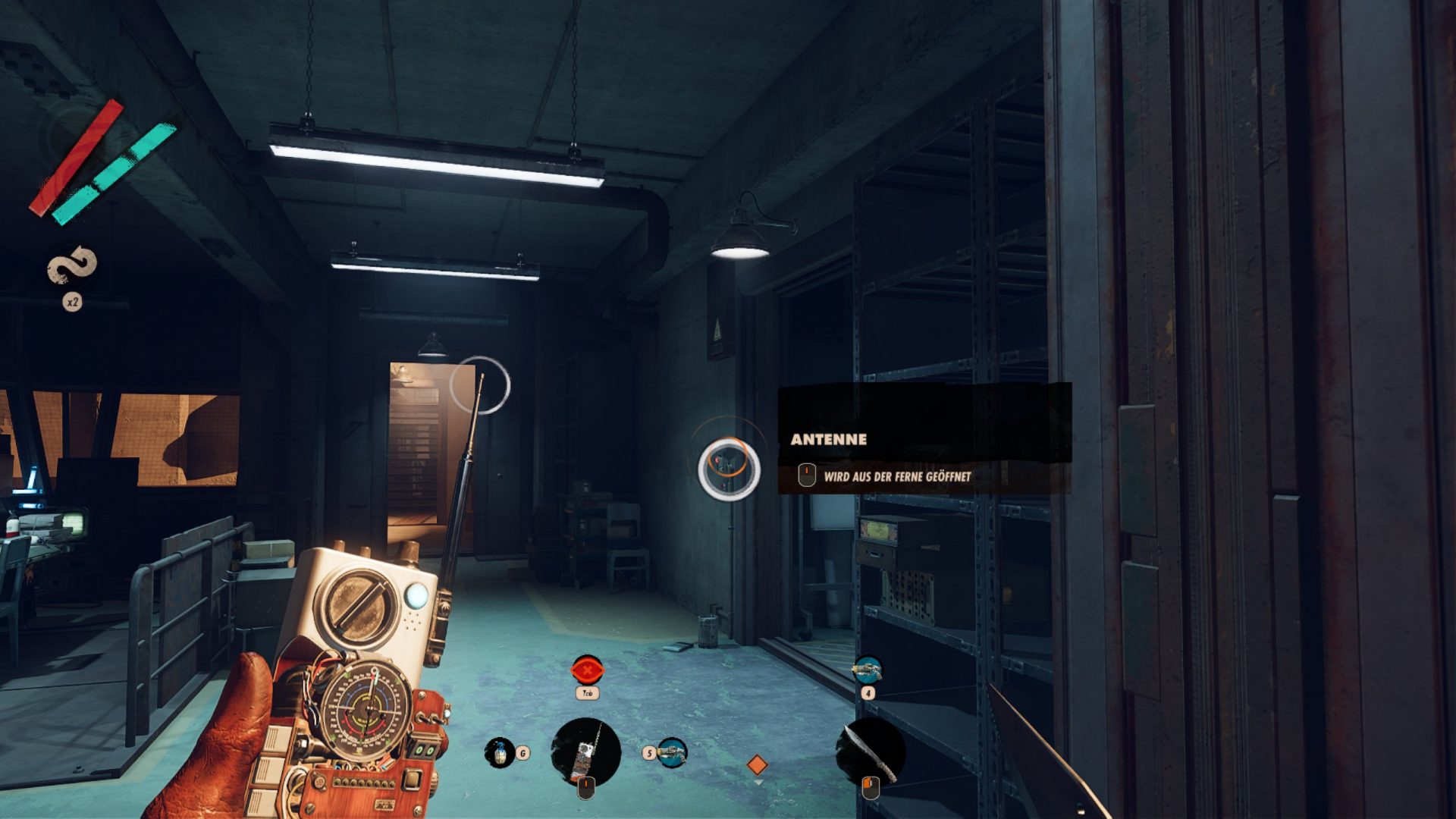Equip the gun in slot 4
Image resolution: width=1456 pixels, height=819 pixels.
click(867, 670)
